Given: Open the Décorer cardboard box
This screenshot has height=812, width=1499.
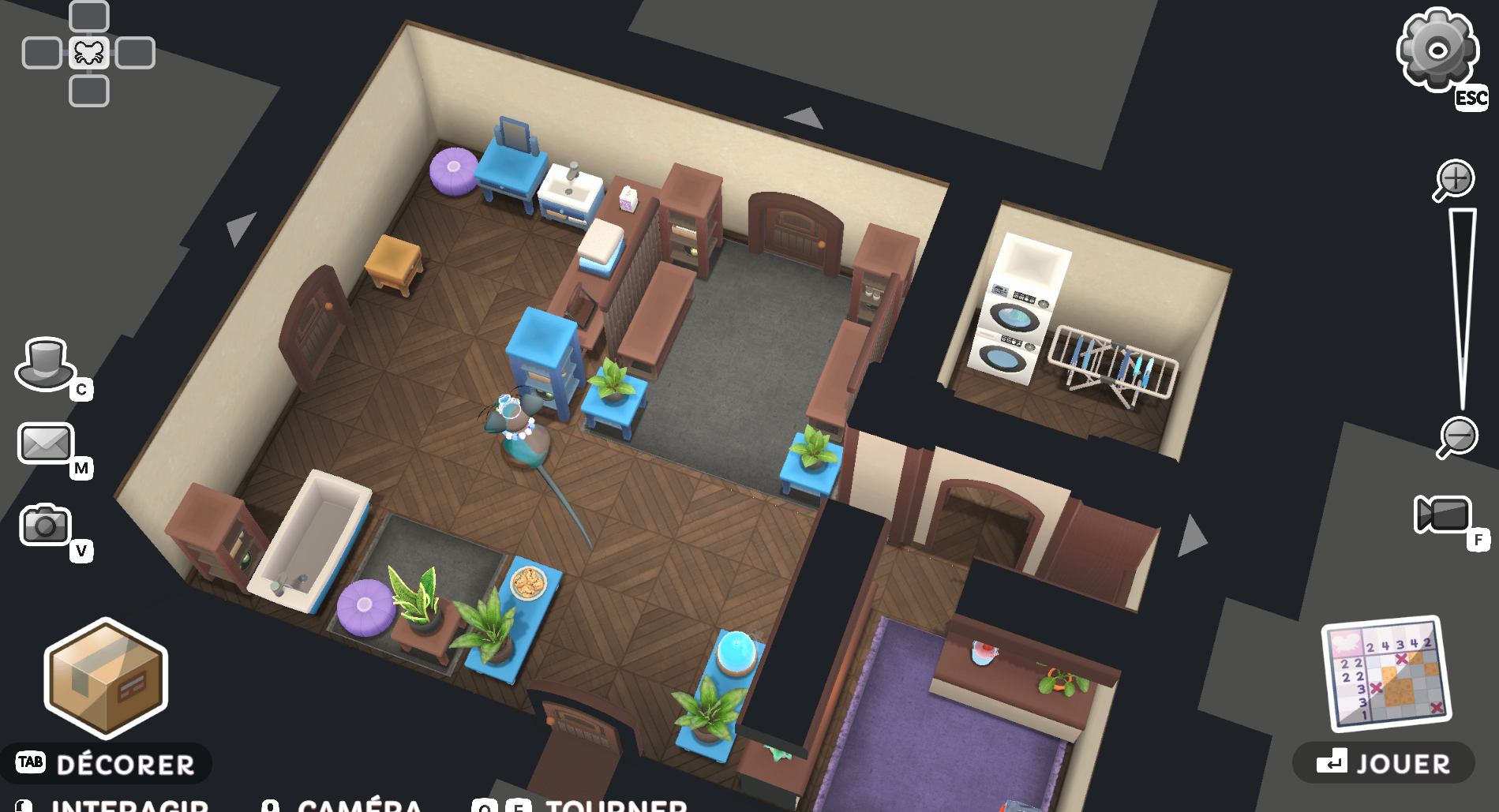Looking at the screenshot, I should (x=106, y=675).
